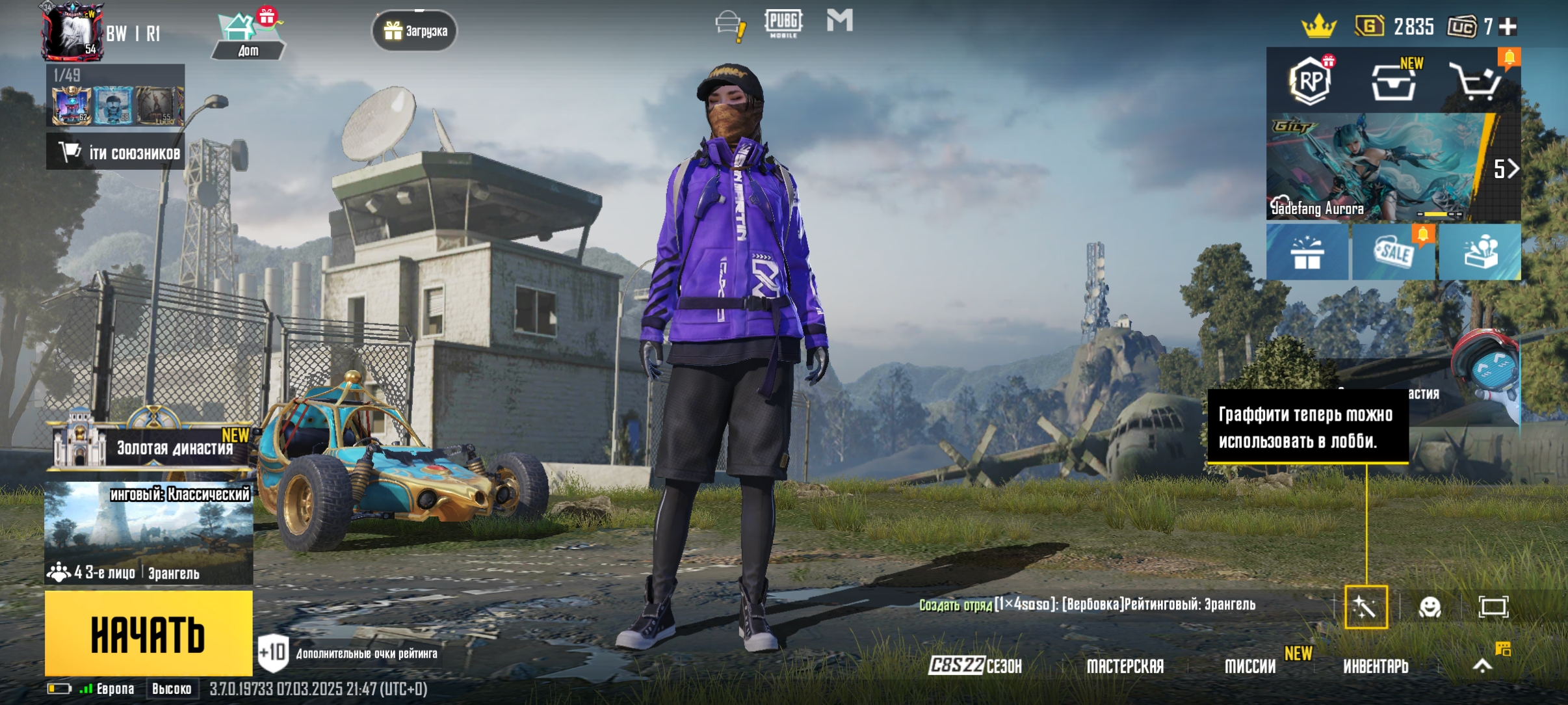Open the Сезон C8S22 tab
Viewport: 1568px width, 705px height.
click(975, 665)
